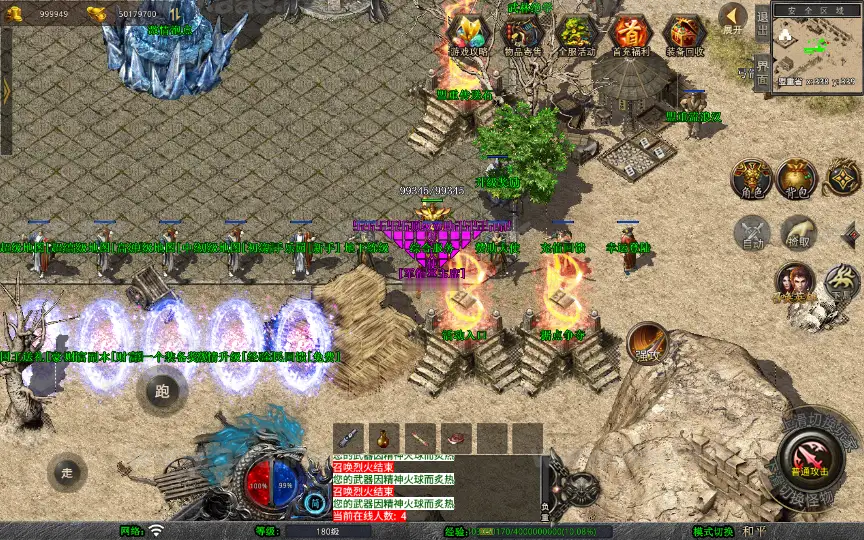Use the 普通攻击 normal attack button
The width and height of the screenshot is (864, 540).
(x=813, y=460)
